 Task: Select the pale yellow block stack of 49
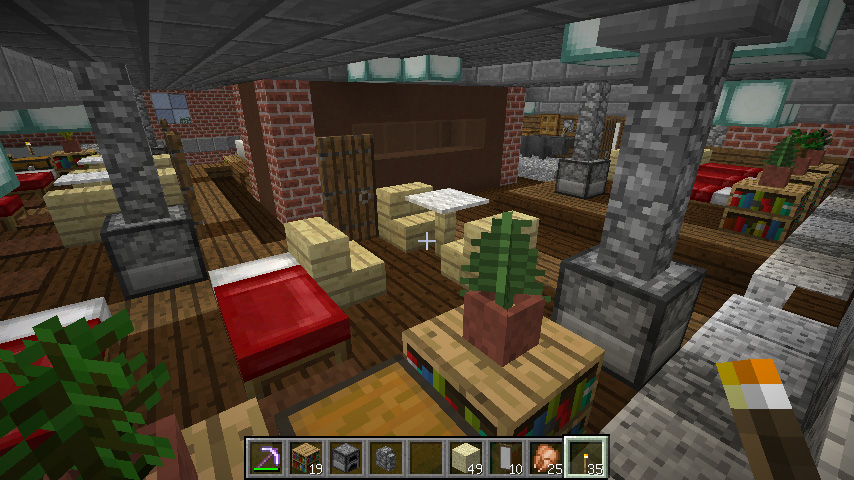(x=466, y=458)
